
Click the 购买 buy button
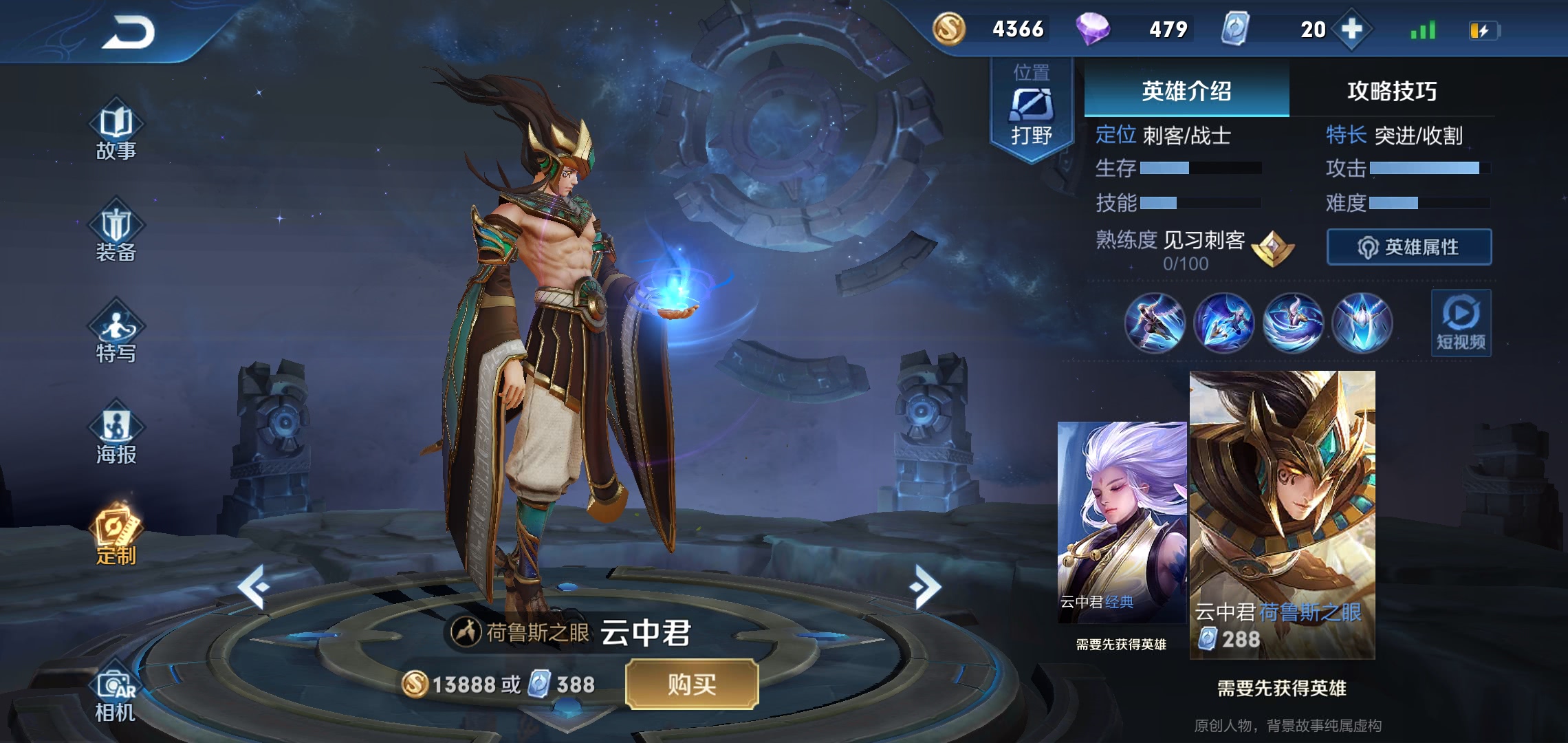coord(692,684)
